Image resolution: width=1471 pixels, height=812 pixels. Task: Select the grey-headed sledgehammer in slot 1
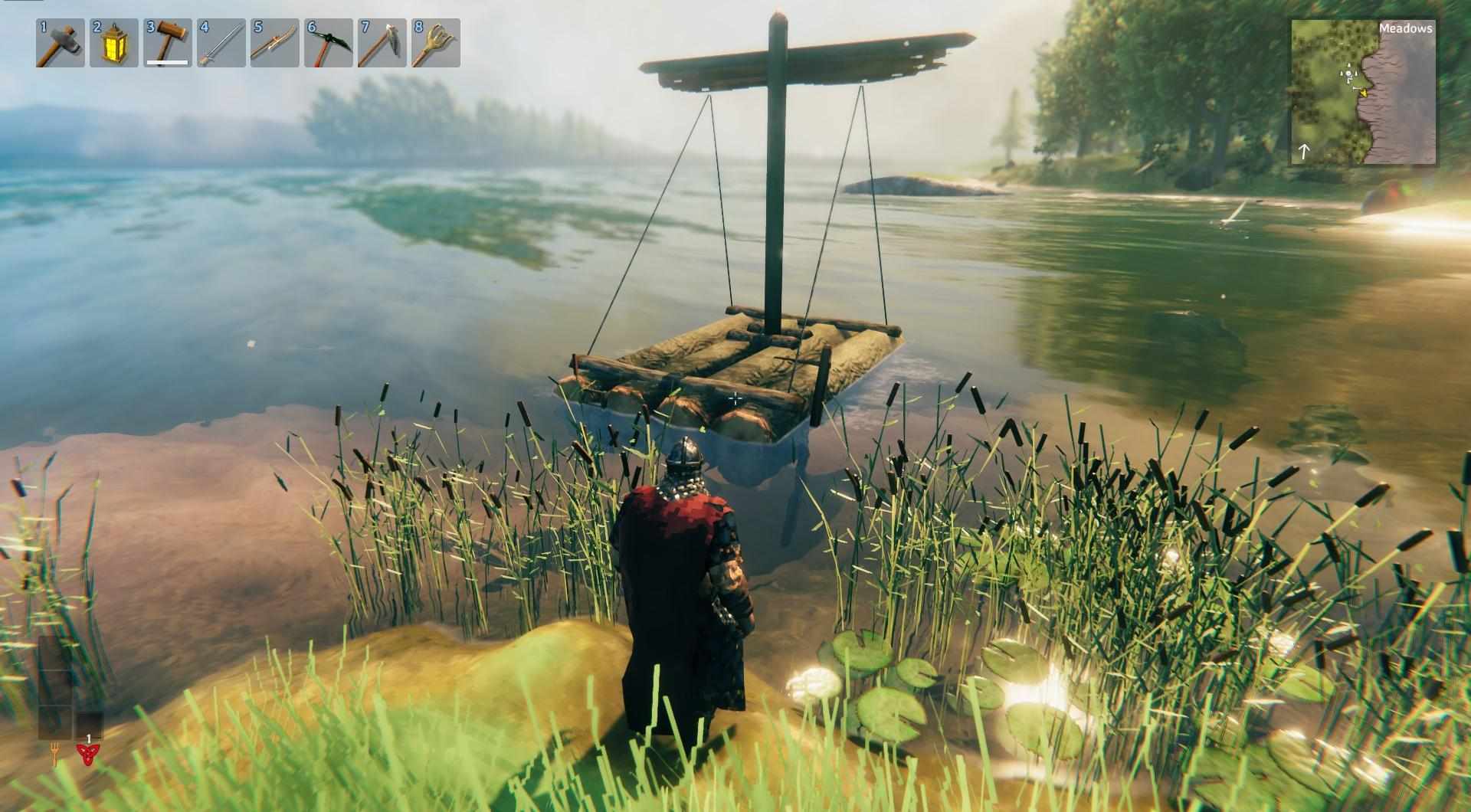[61, 43]
